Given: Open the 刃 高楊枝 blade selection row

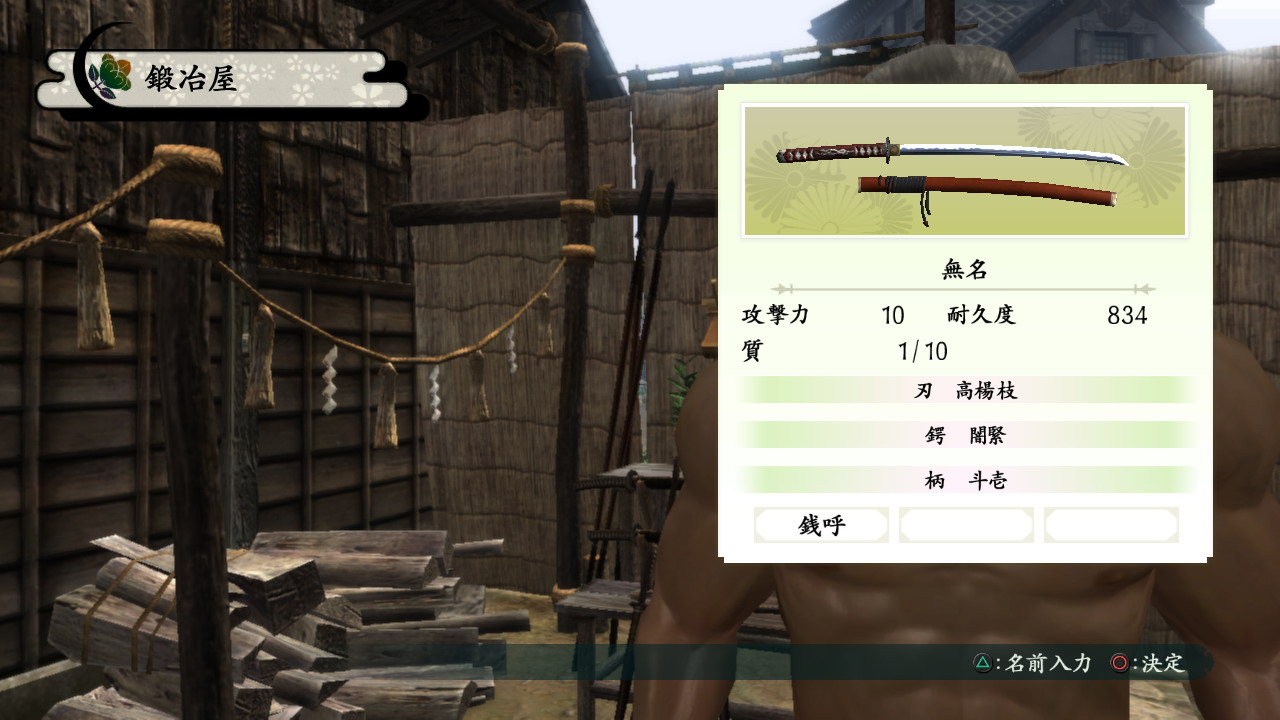Looking at the screenshot, I should click(964, 389).
